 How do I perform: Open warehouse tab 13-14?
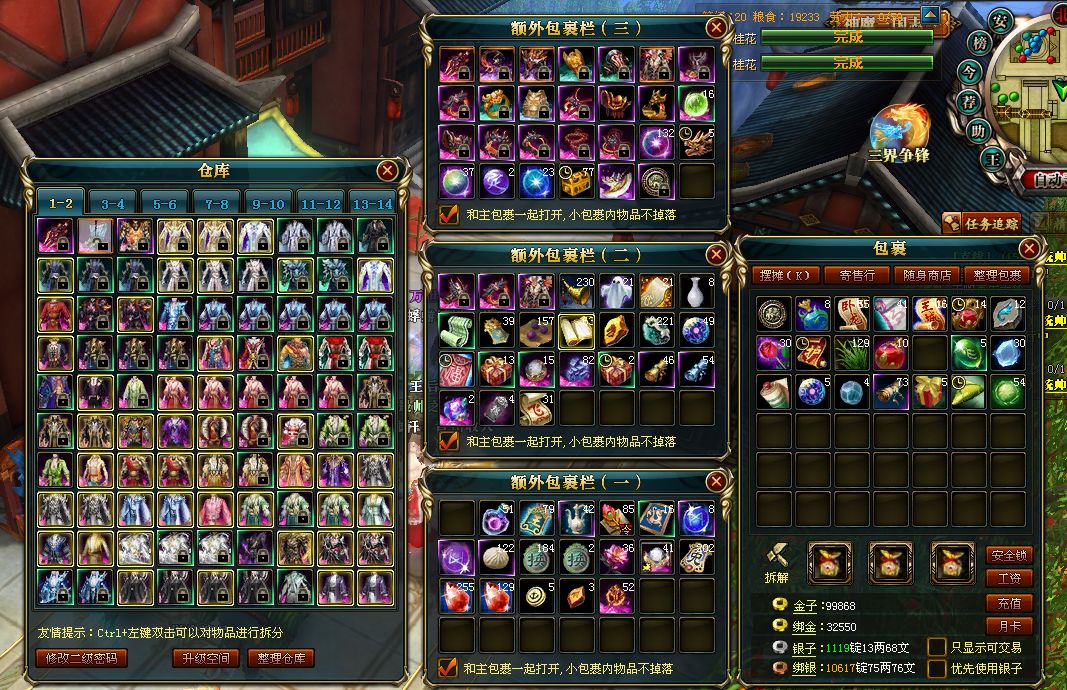pyautogui.click(x=372, y=203)
